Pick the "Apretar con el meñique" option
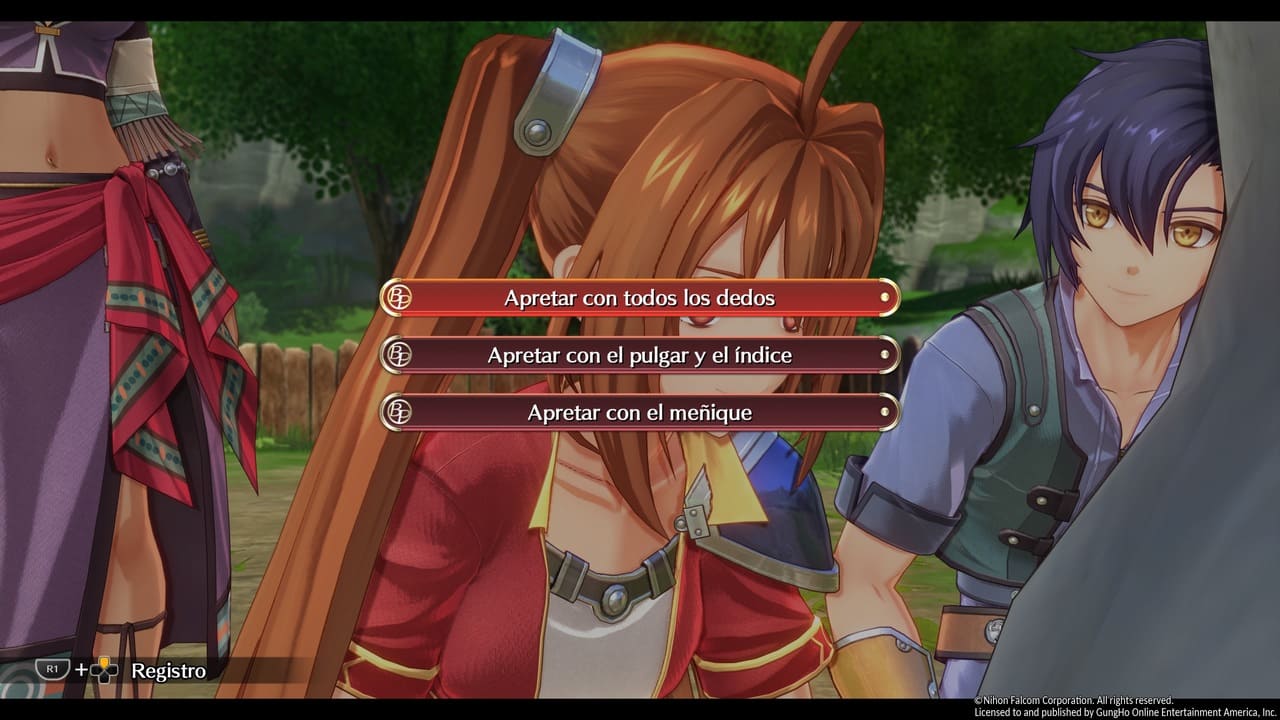 coord(640,412)
